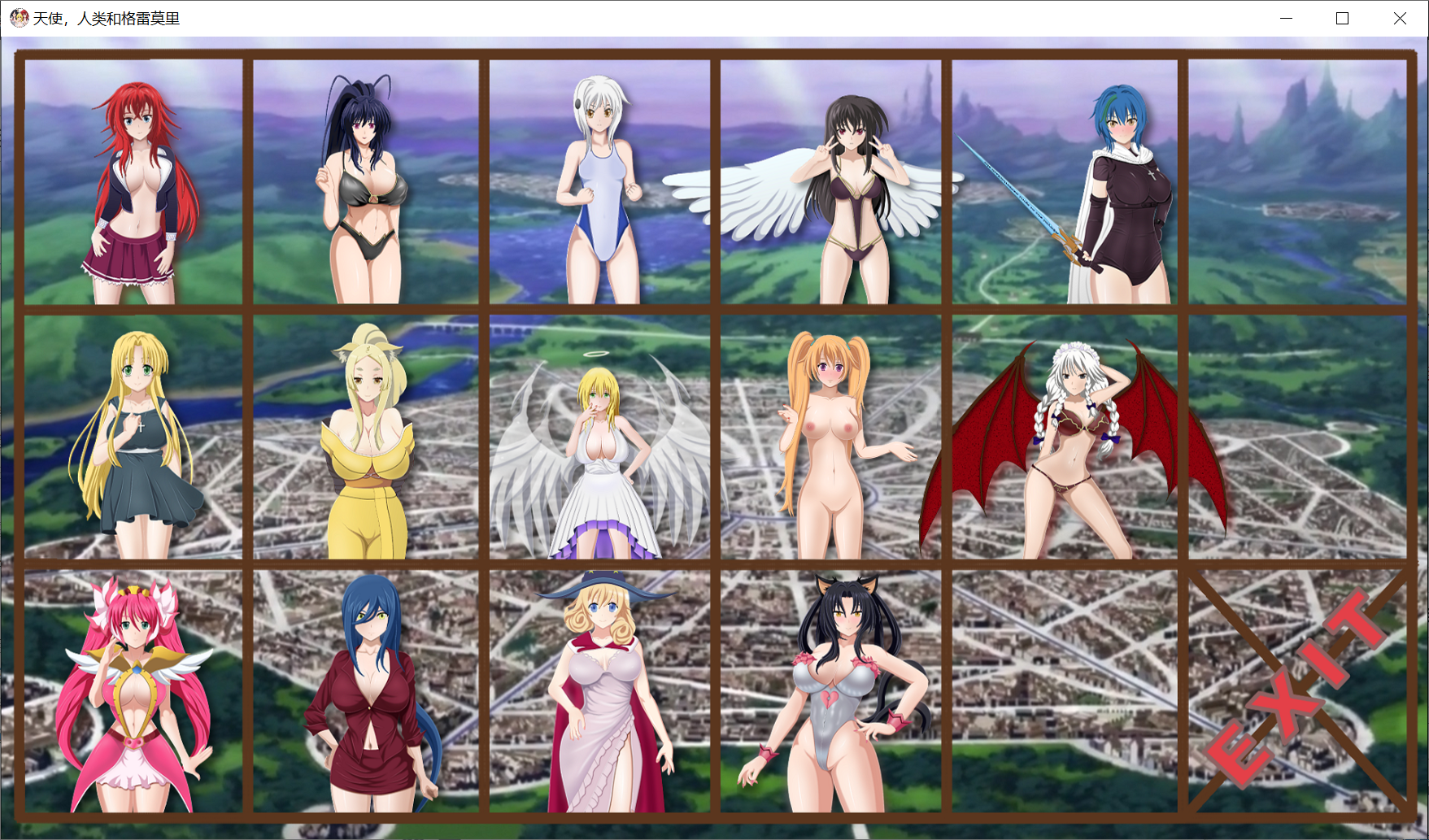This screenshot has width=1429, height=840.
Task: Pick the silver-braided girl with red bat wings
Action: [1065, 437]
